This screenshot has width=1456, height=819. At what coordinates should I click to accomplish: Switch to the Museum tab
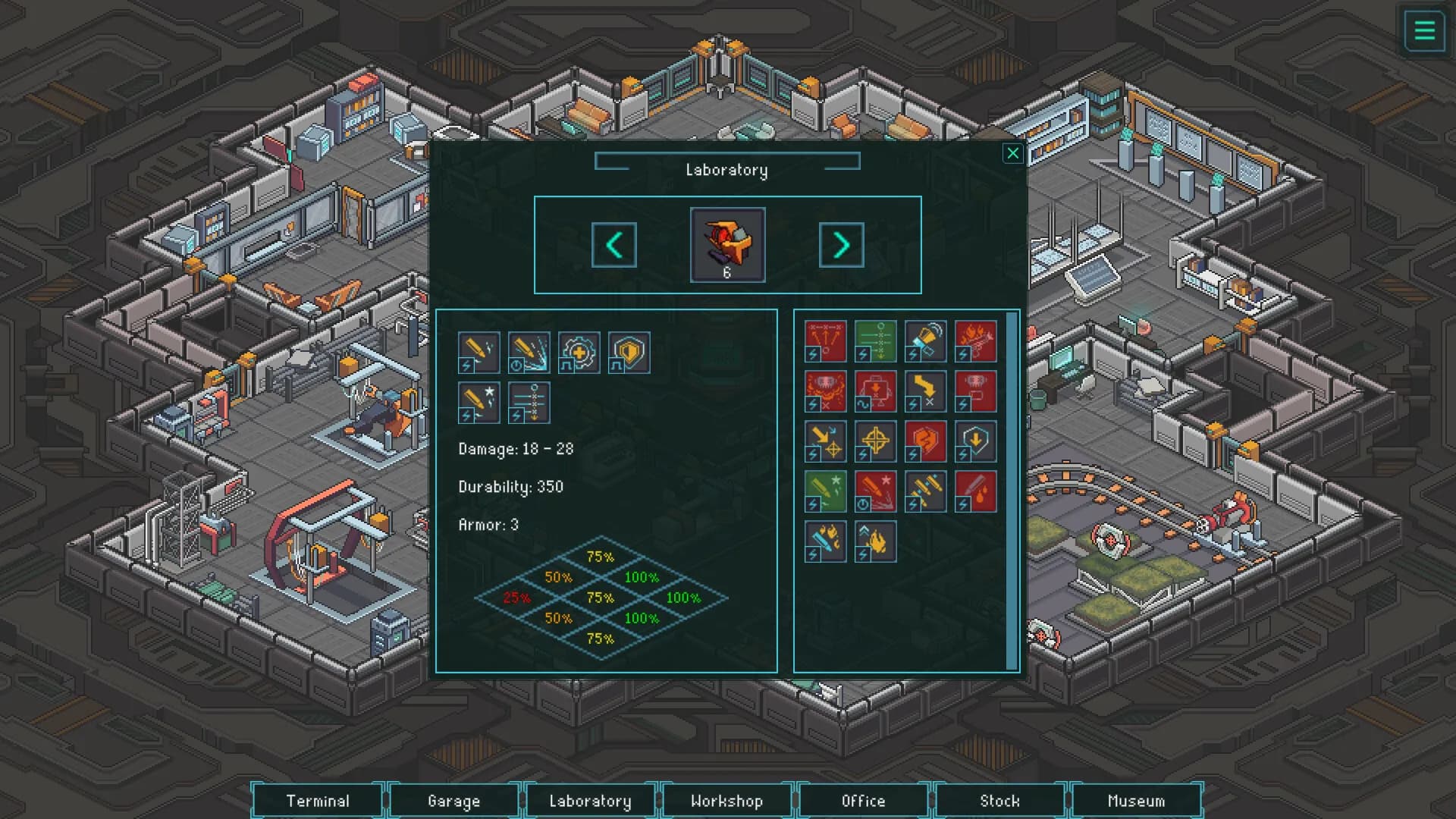[1137, 800]
